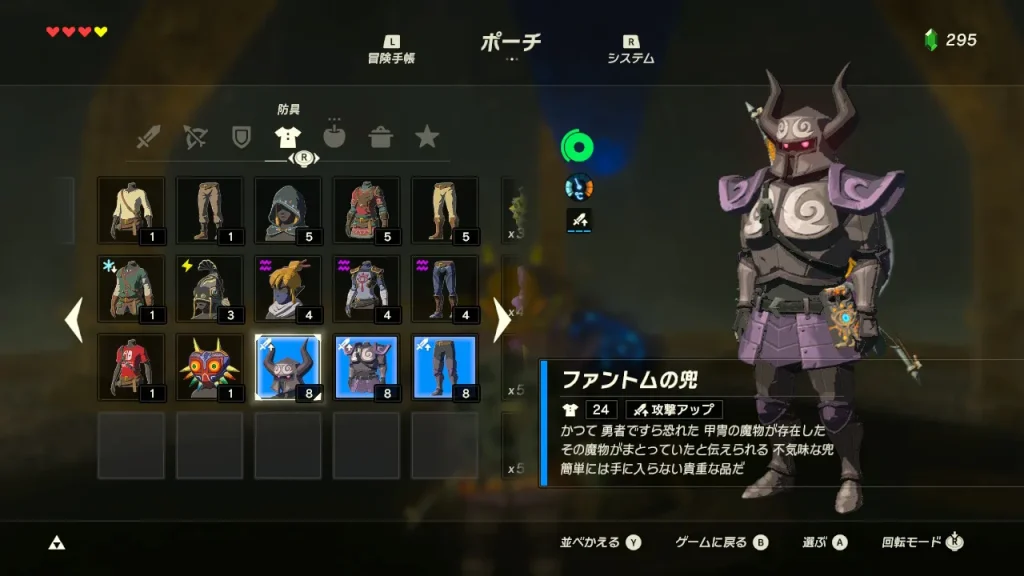The height and width of the screenshot is (576, 1024).
Task: Select the helmet with lightning bolt icon
Action: click(x=209, y=289)
